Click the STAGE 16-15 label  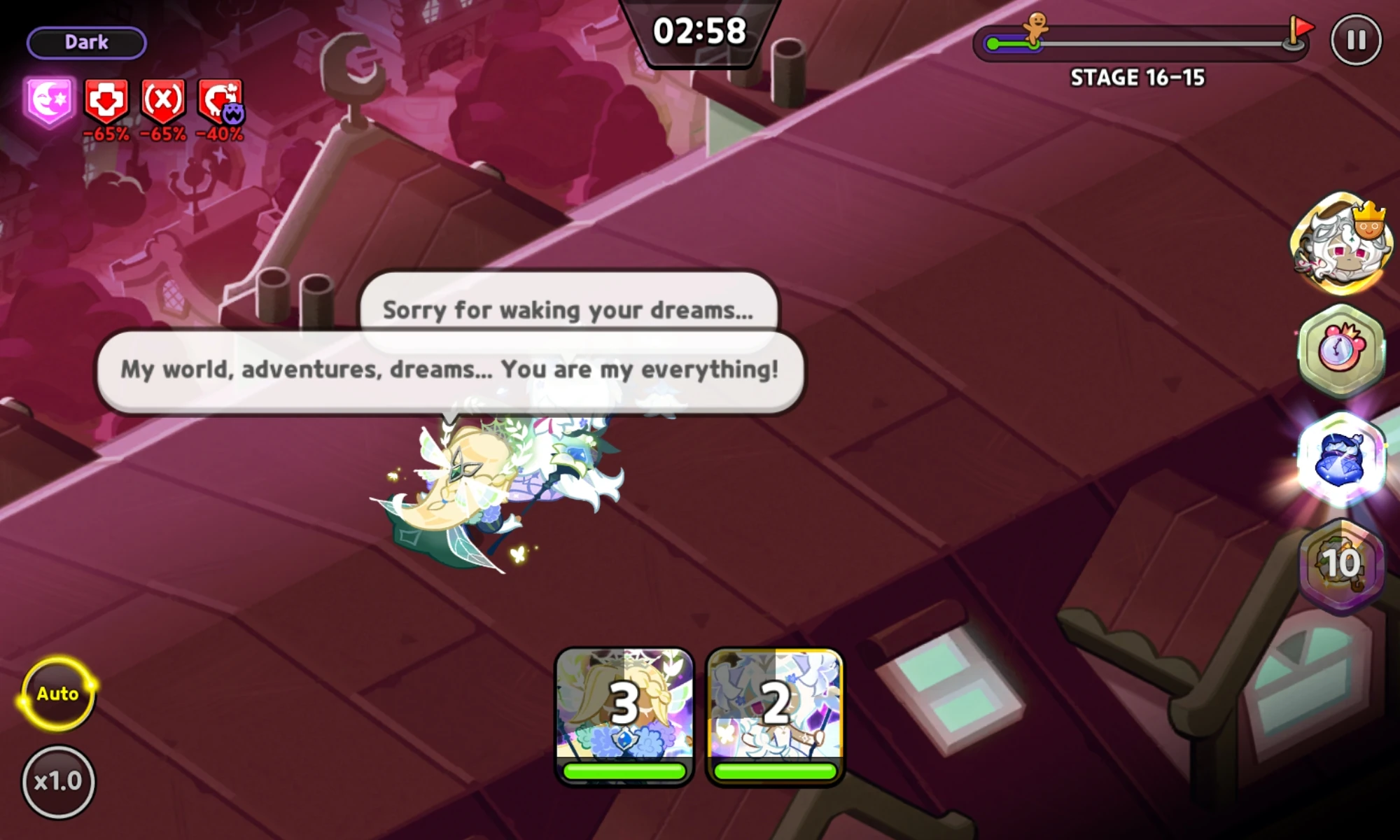pyautogui.click(x=1136, y=78)
